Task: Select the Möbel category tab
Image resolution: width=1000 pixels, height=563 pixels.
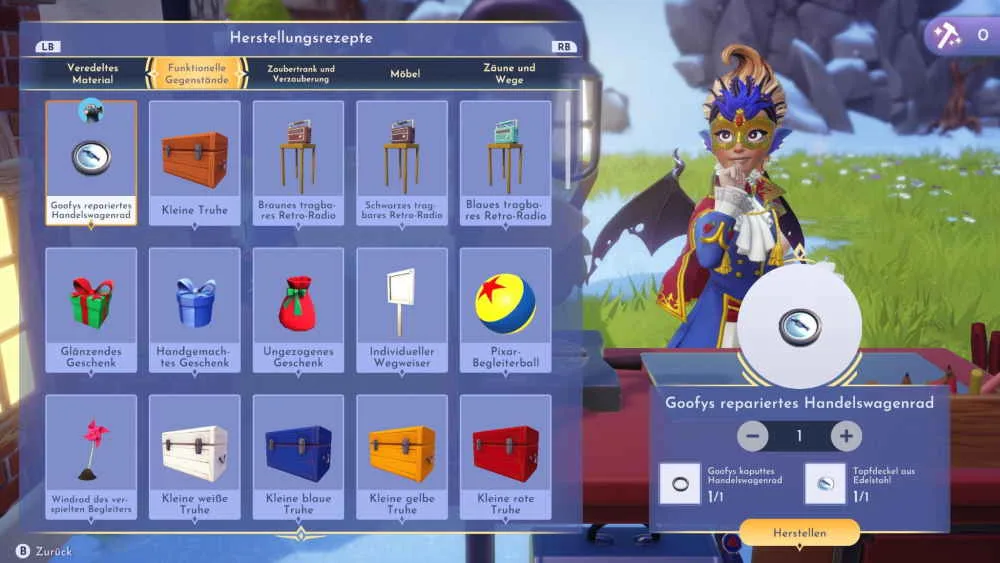Action: pyautogui.click(x=405, y=74)
